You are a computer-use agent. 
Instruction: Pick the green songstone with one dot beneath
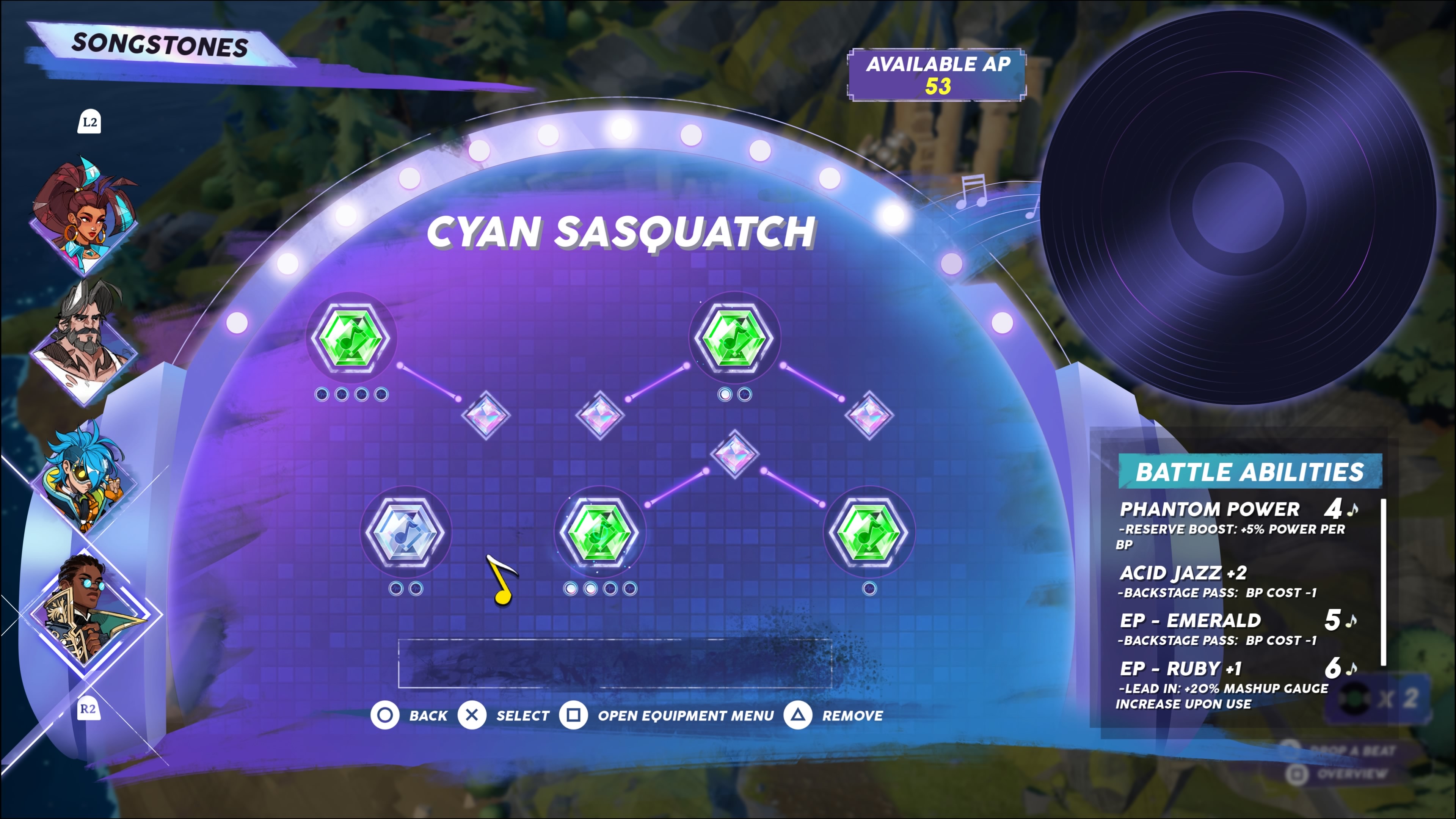(x=869, y=532)
